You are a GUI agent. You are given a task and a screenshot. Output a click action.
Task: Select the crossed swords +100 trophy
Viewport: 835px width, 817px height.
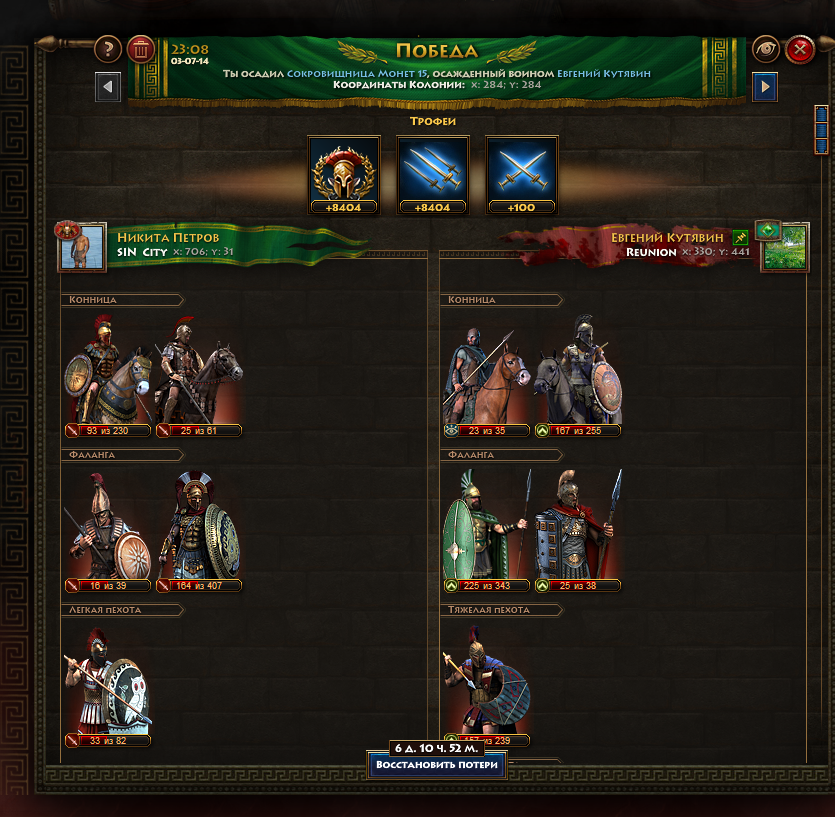click(x=521, y=173)
